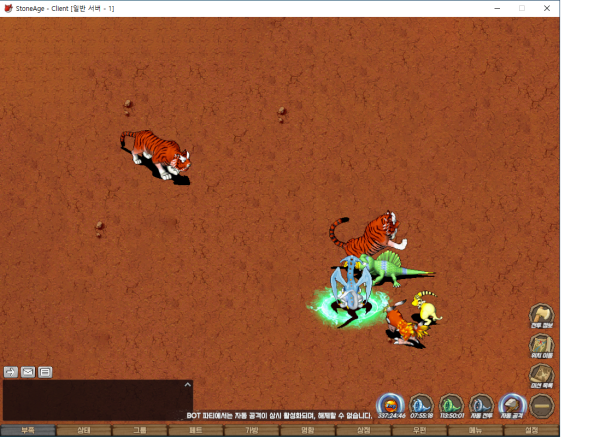Toggle the 자동 전투 blue icon
Image resolution: width=600 pixels, height=437 pixels.
coord(482,405)
